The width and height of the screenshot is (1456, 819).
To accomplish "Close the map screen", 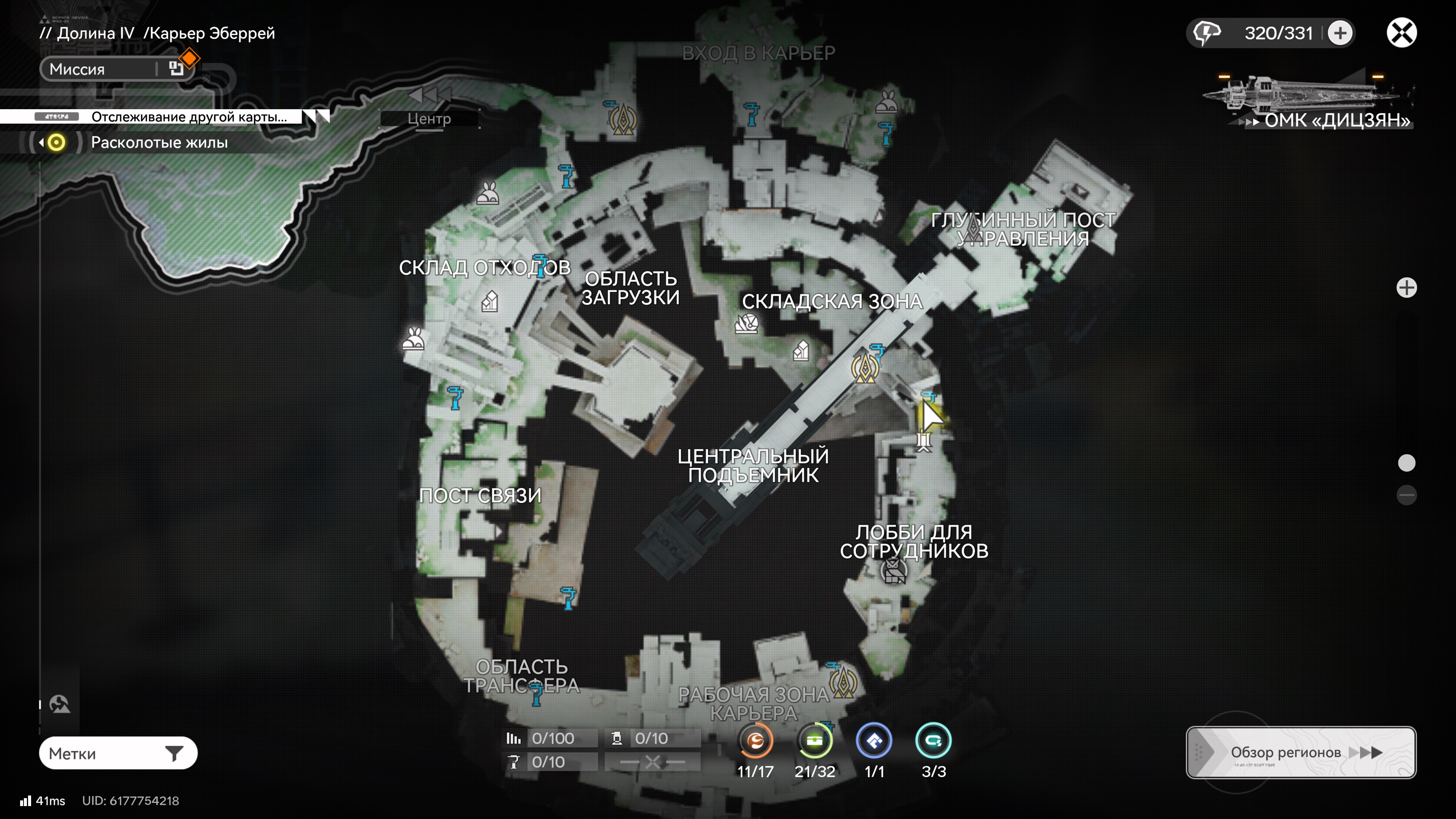I will 1401,33.
